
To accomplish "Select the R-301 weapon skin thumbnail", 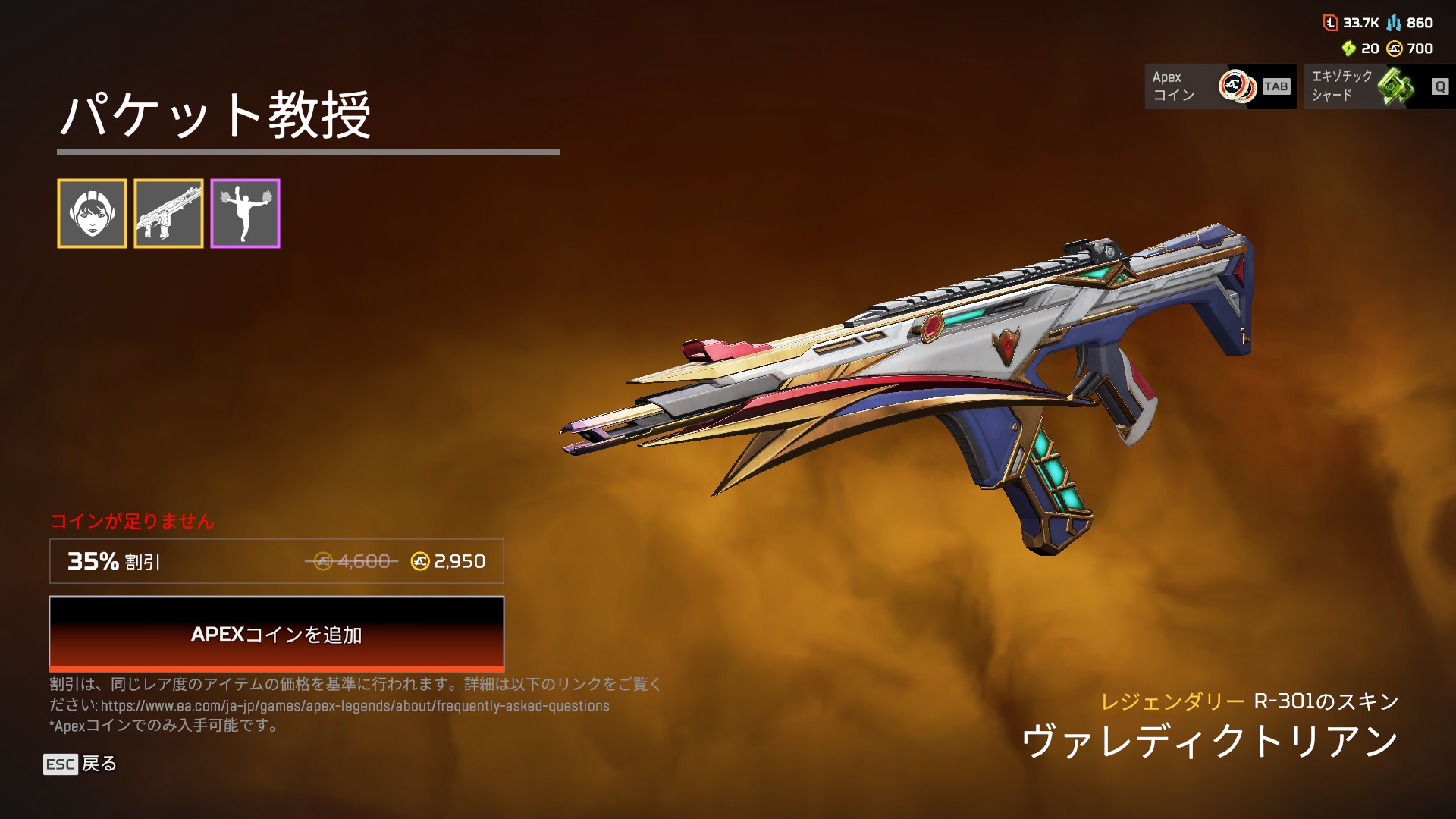I will click(x=168, y=214).
